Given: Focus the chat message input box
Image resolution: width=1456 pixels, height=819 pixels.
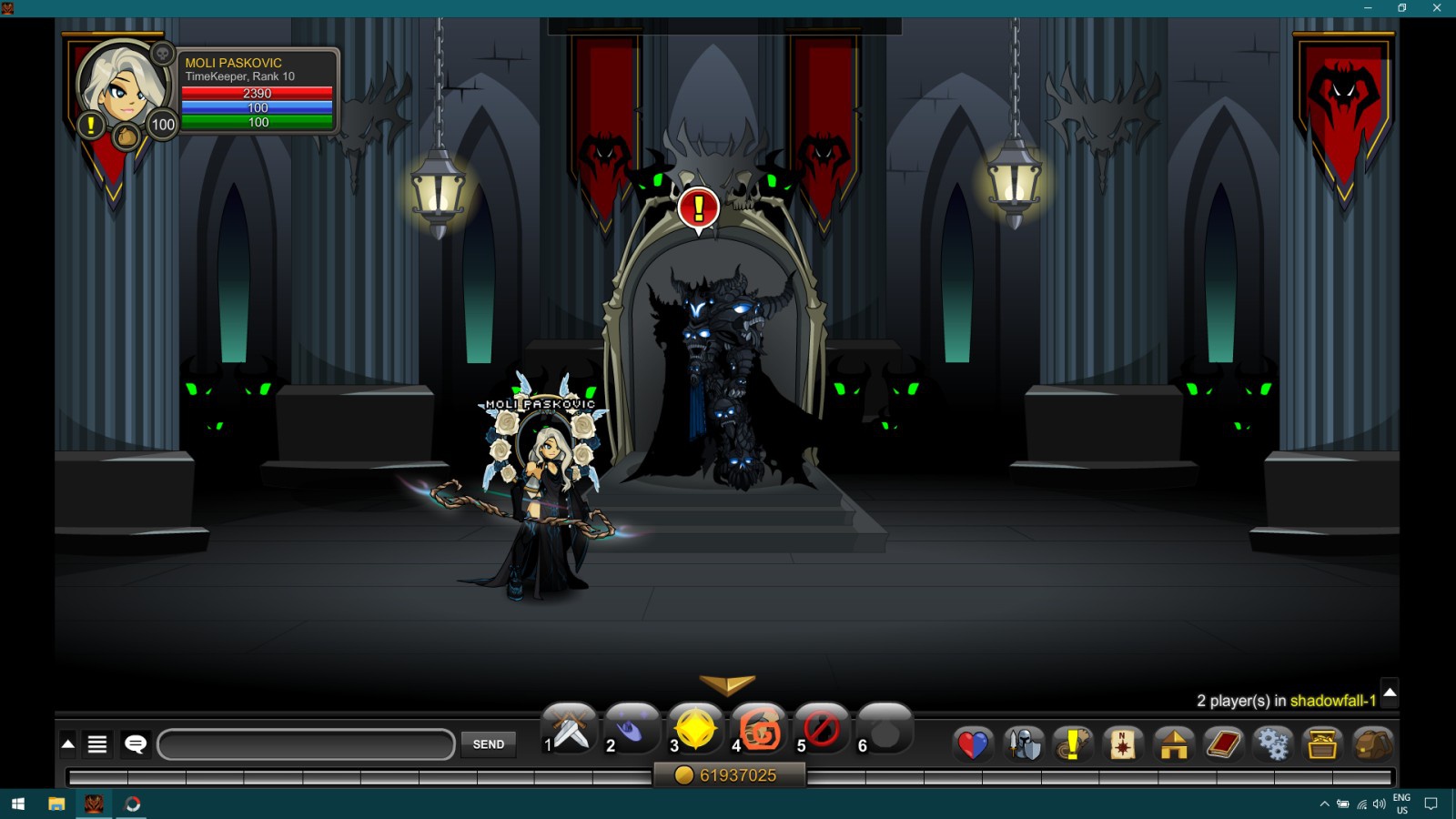Looking at the screenshot, I should [306, 744].
